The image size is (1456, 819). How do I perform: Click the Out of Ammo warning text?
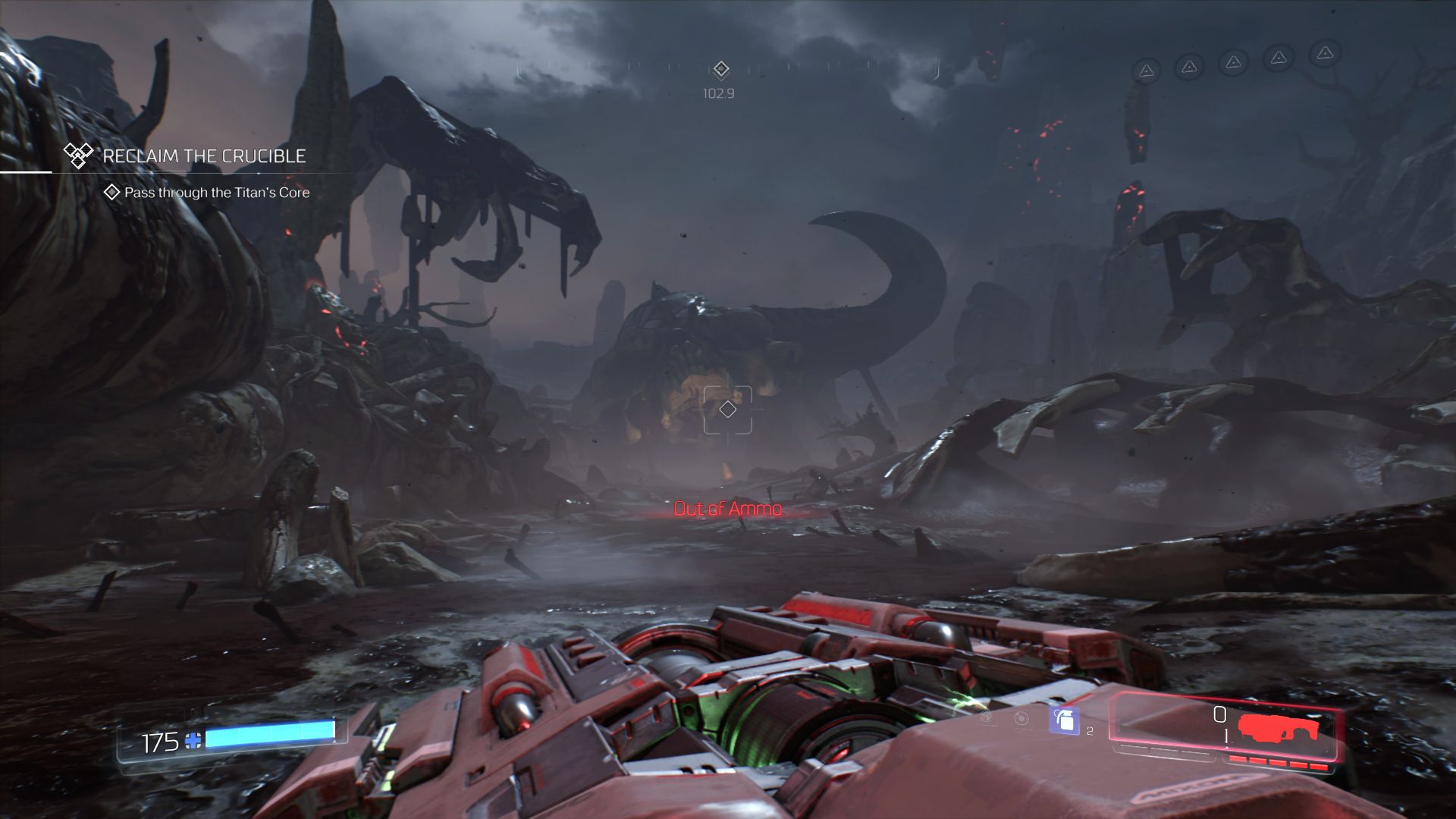(x=727, y=509)
